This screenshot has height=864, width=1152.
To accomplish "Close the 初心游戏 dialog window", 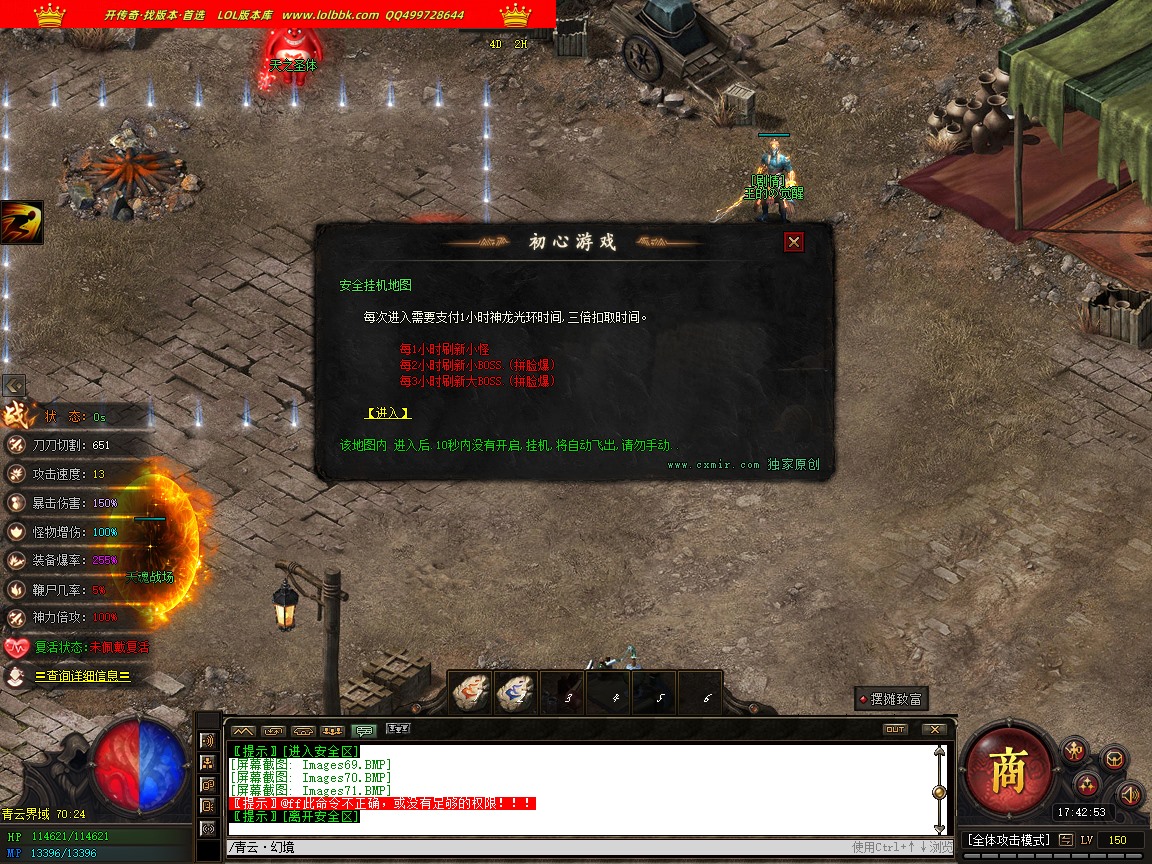I will click(794, 241).
